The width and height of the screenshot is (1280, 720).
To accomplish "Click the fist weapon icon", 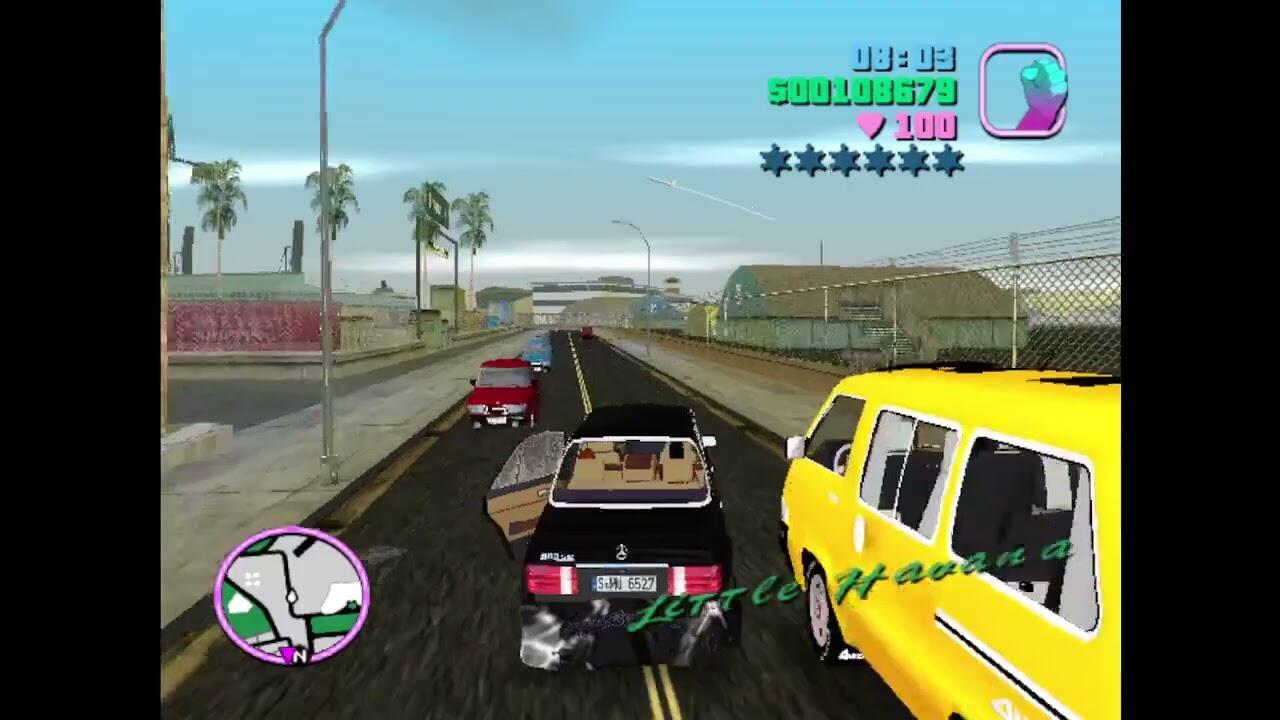I will click(1023, 90).
